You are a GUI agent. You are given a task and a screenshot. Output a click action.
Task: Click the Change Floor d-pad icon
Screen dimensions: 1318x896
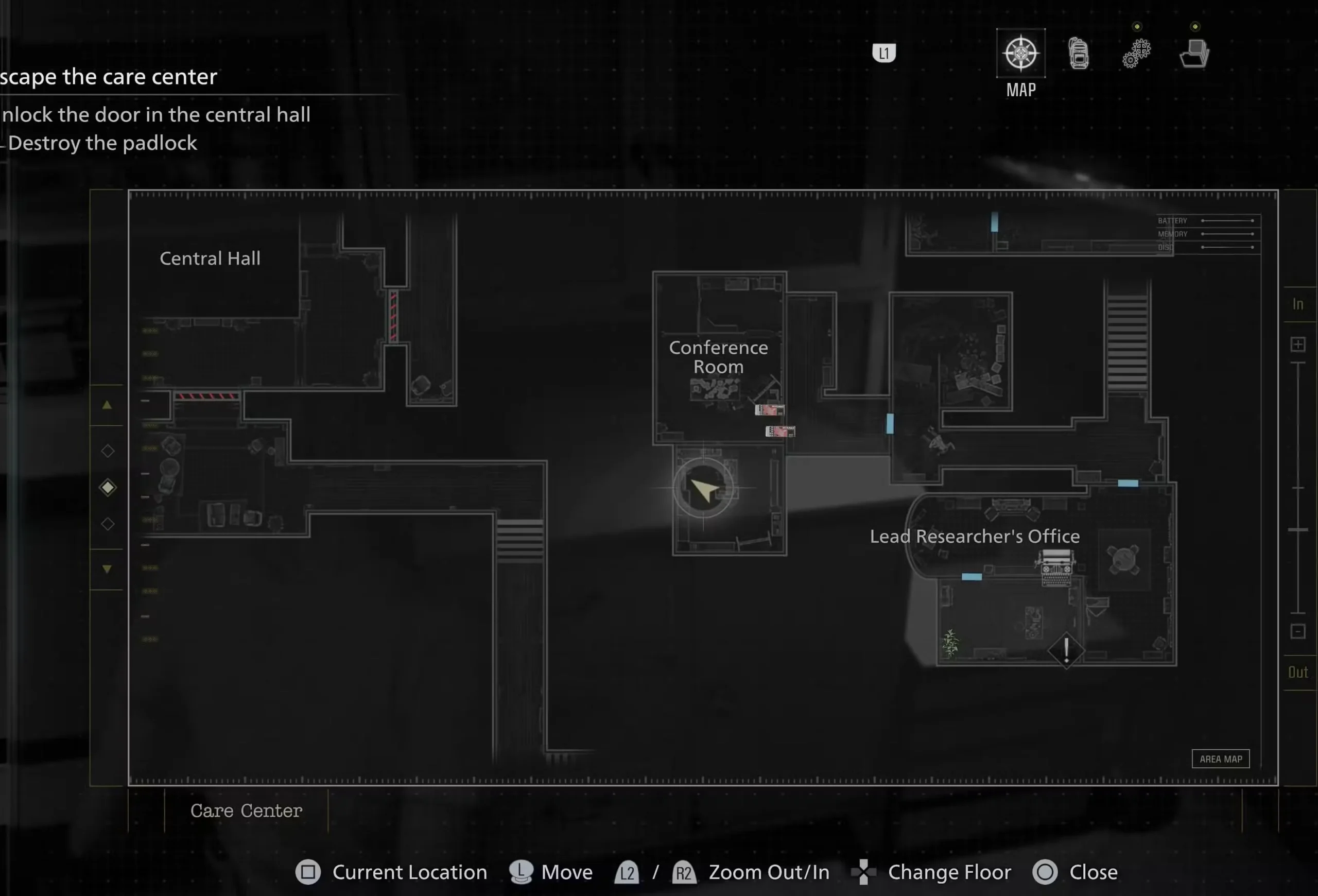pos(864,872)
